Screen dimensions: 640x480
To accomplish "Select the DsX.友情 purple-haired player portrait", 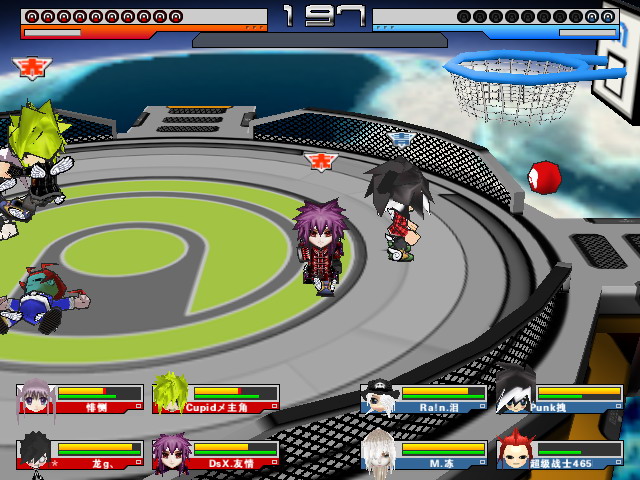I will (x=170, y=453).
